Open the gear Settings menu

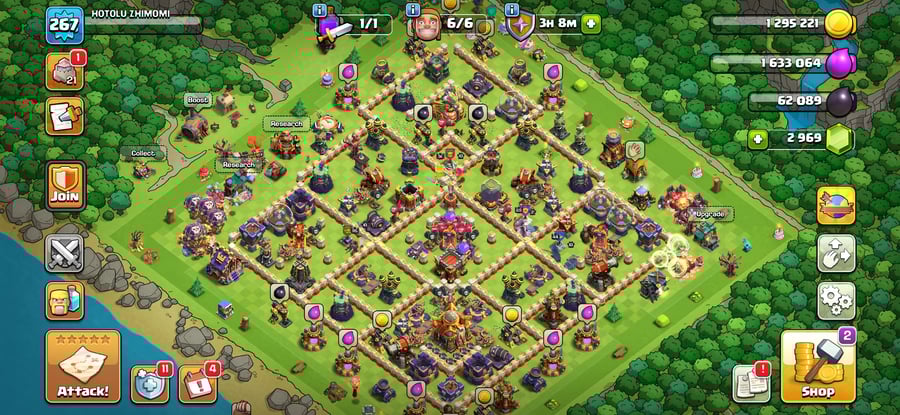click(x=836, y=300)
